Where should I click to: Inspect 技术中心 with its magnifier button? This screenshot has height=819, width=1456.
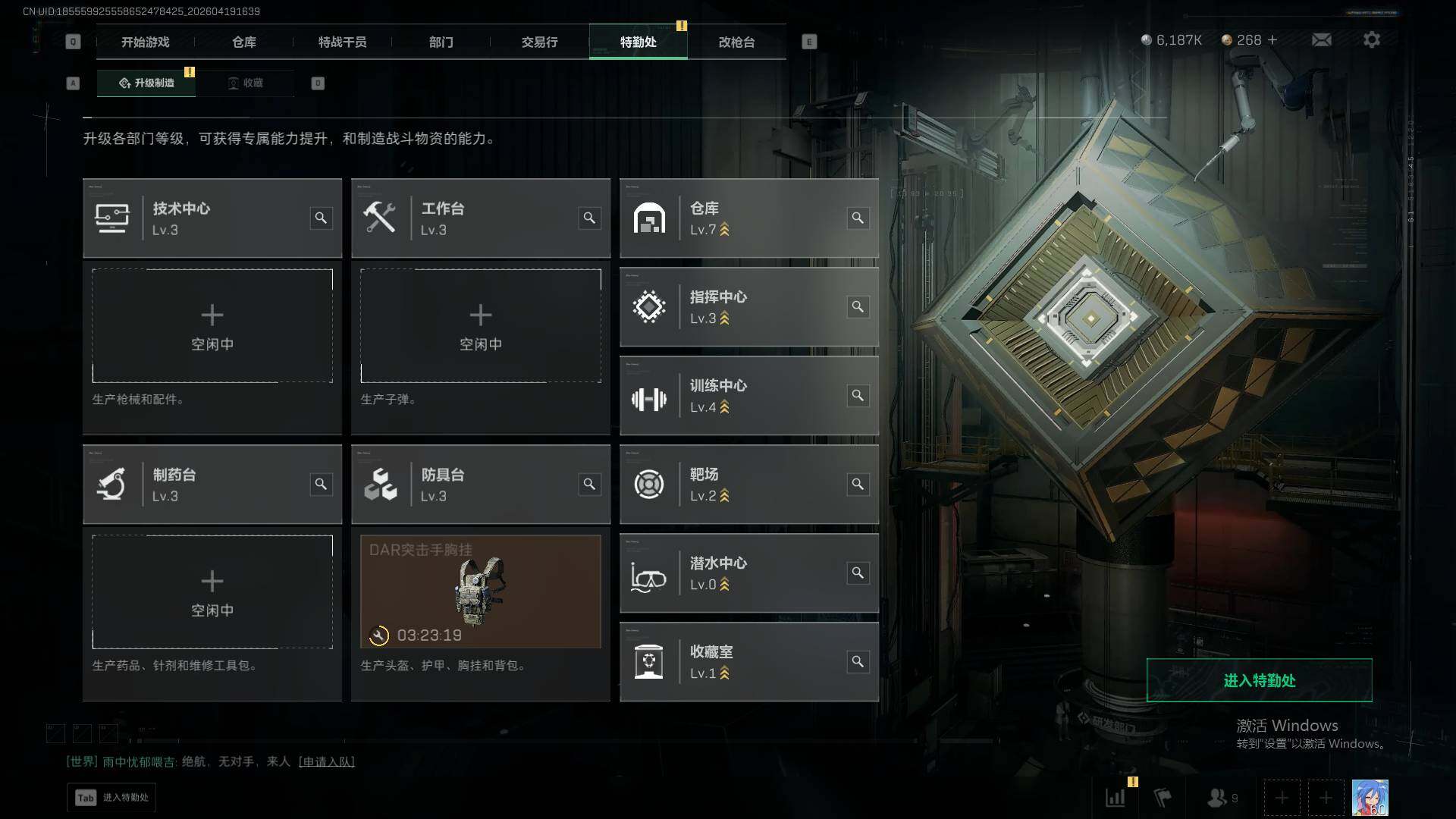[x=321, y=218]
